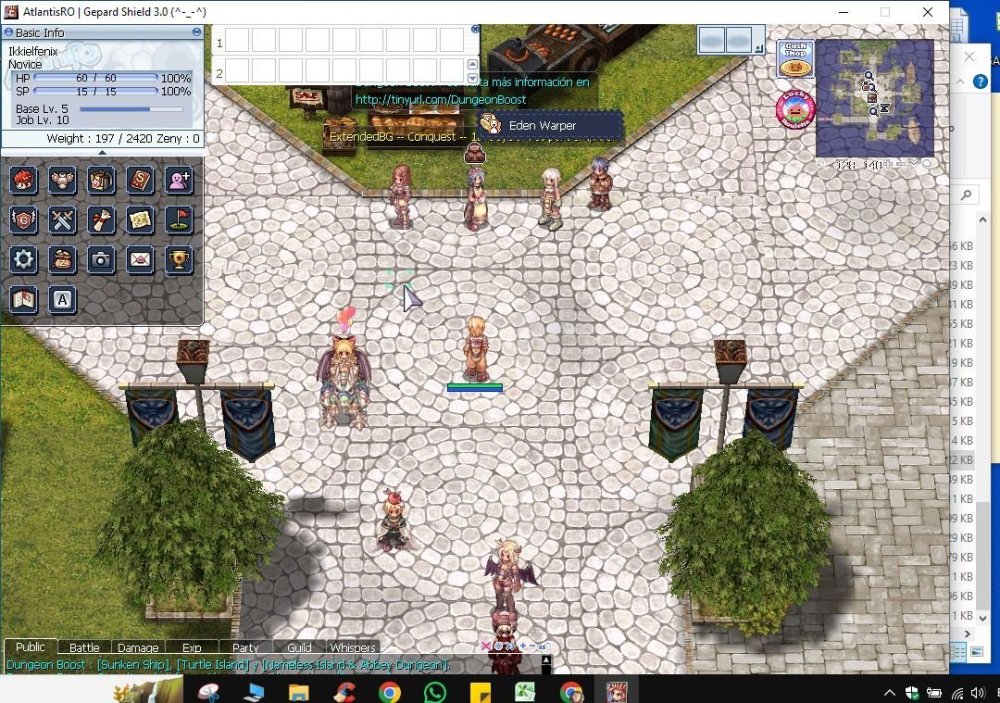The width and height of the screenshot is (1000, 703).
Task: Select the Guild chat tab
Action: tap(299, 648)
